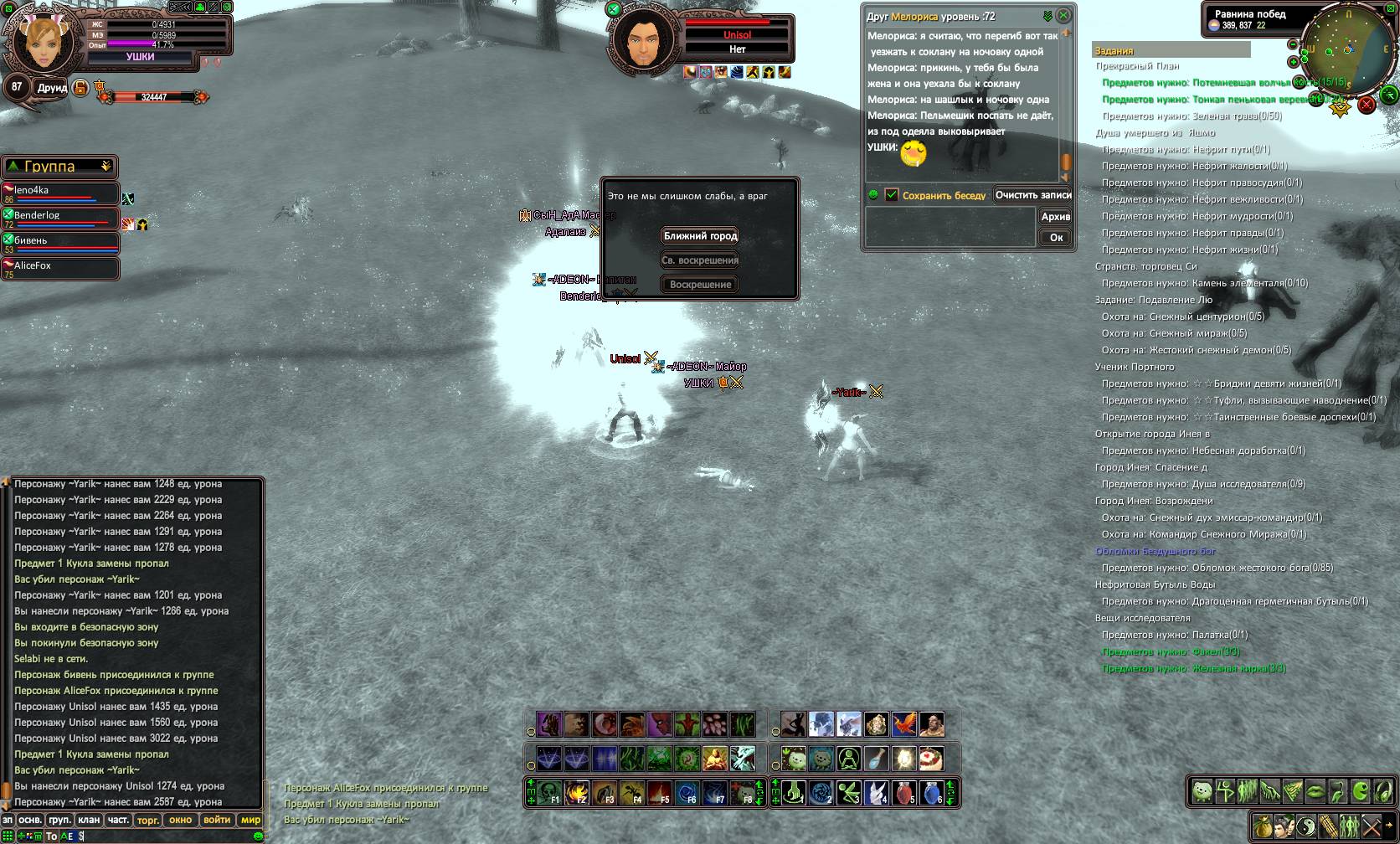Toggle the "Сохранить беседу" checkbox

(x=892, y=195)
